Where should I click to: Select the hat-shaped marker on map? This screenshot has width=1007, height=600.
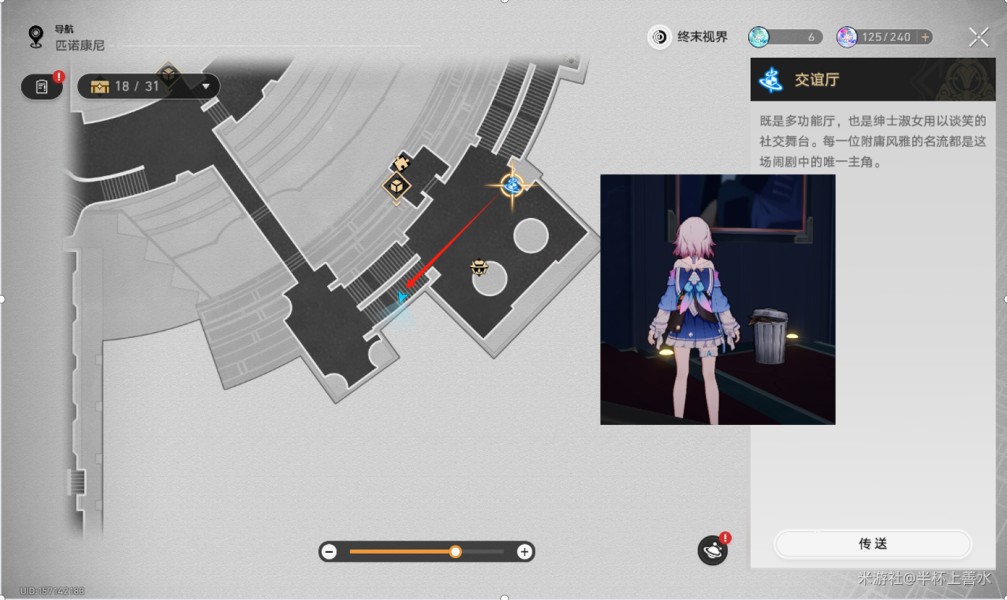click(x=479, y=267)
